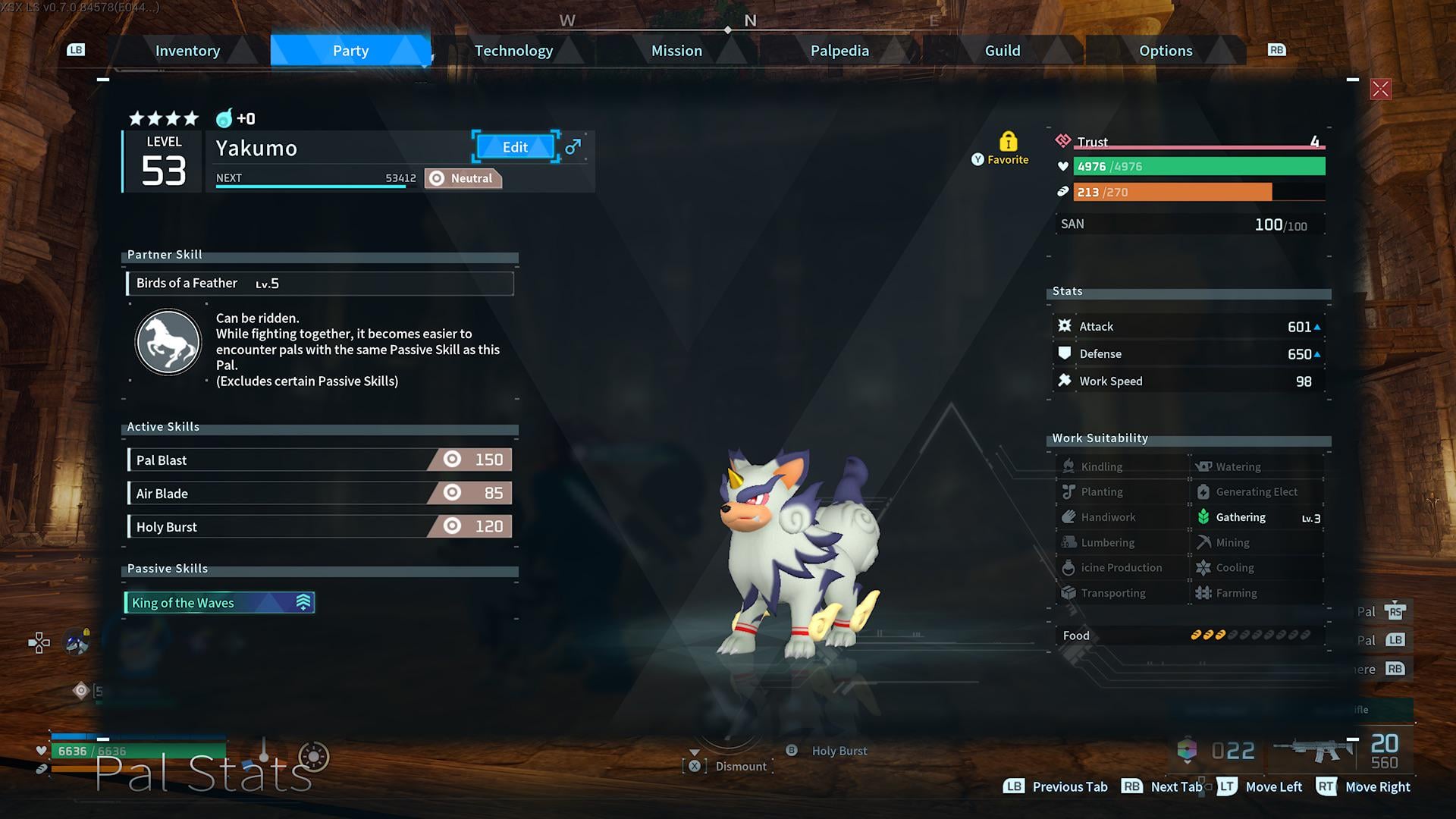Choose the Air Blade active skill

(320, 493)
